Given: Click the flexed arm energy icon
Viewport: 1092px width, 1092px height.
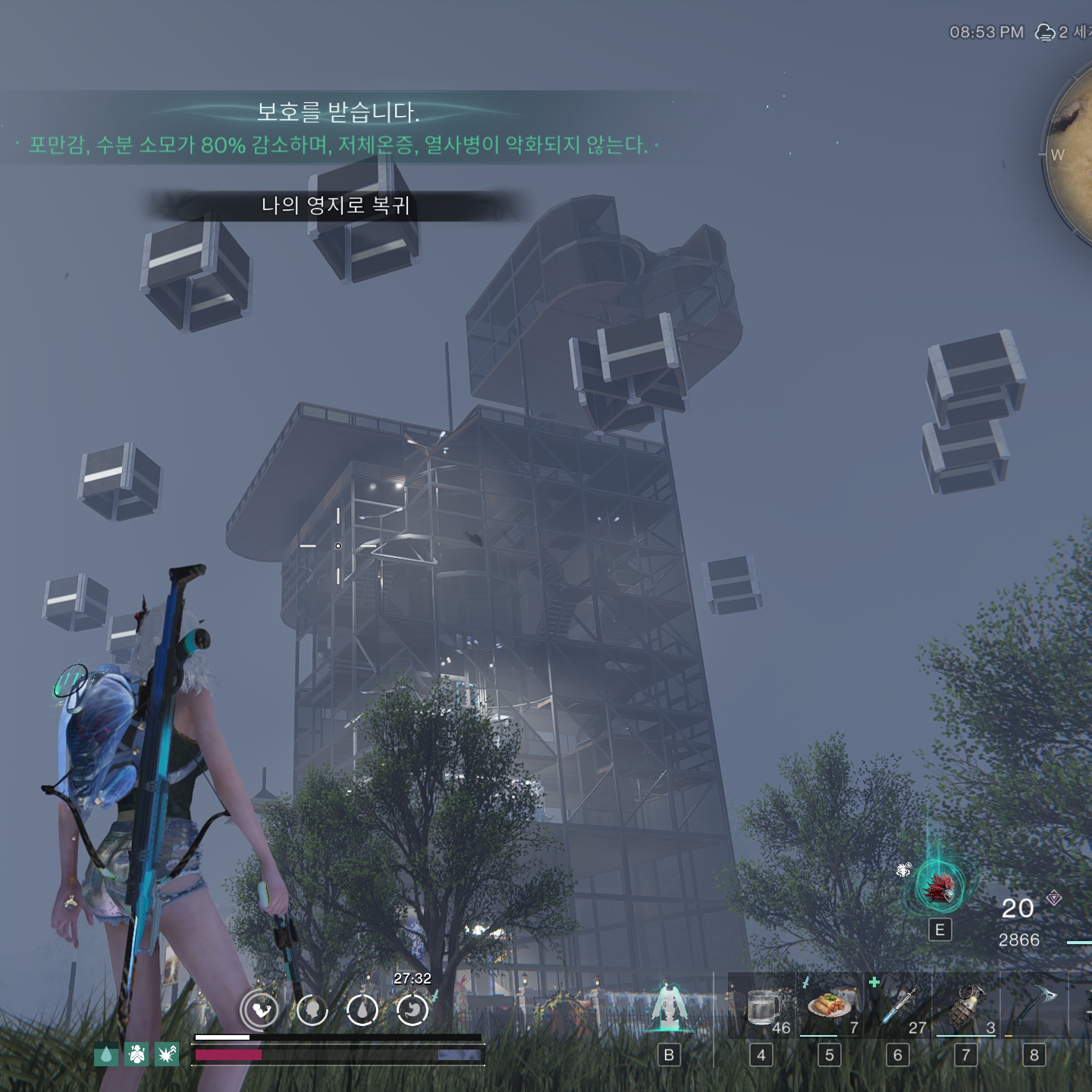Looking at the screenshot, I should tap(260, 1010).
